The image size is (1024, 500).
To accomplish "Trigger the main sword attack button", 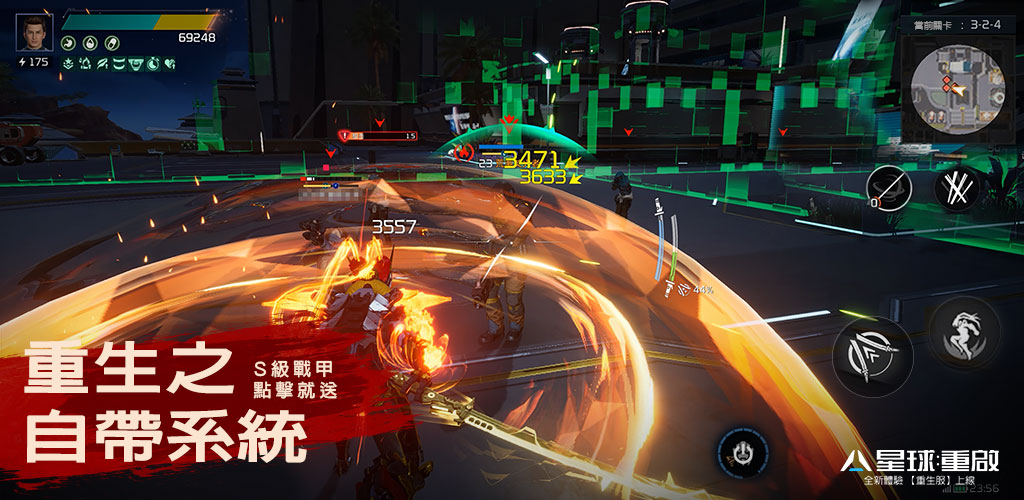I will tap(871, 357).
